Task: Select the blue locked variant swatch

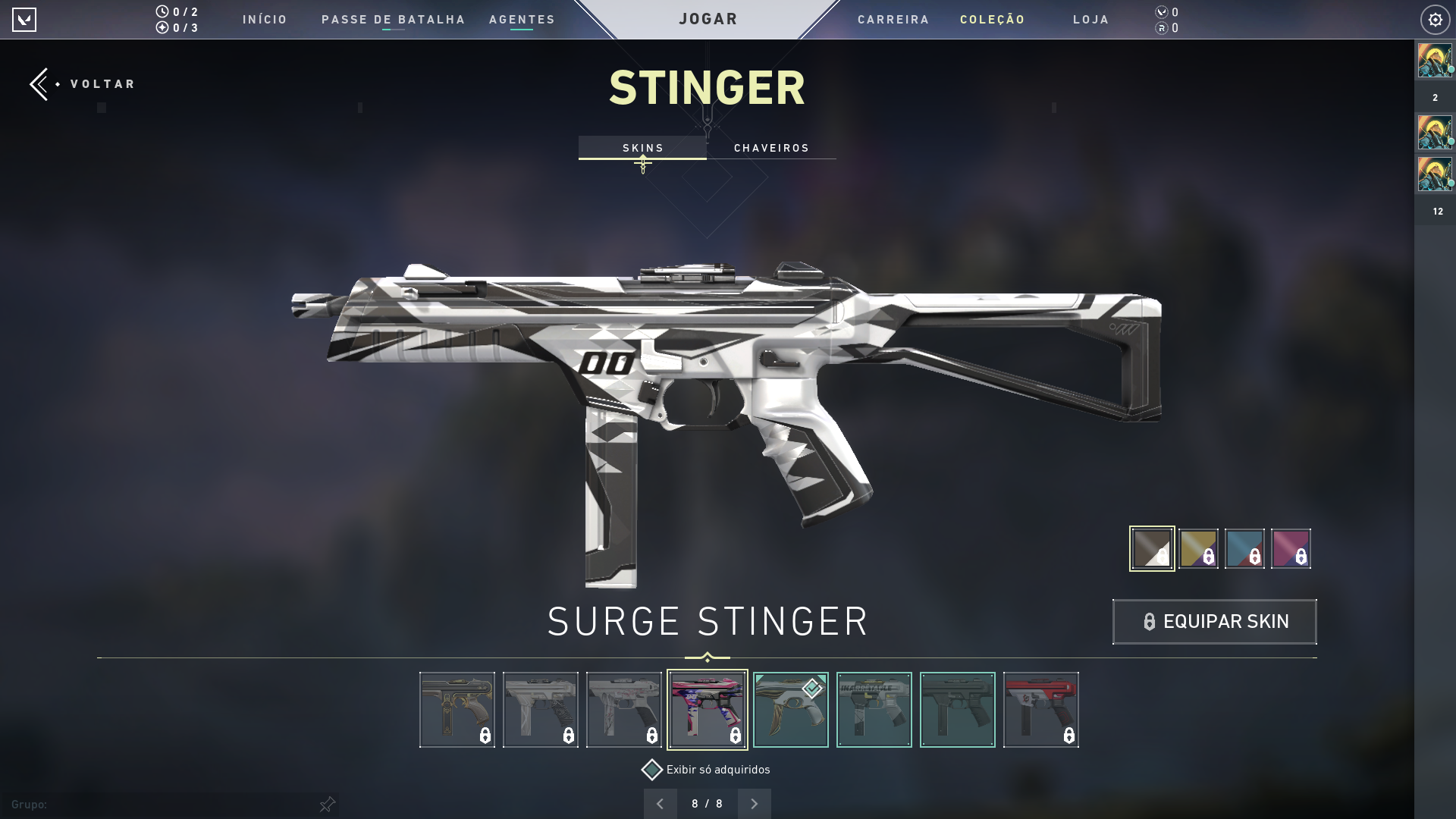Action: tap(1244, 548)
